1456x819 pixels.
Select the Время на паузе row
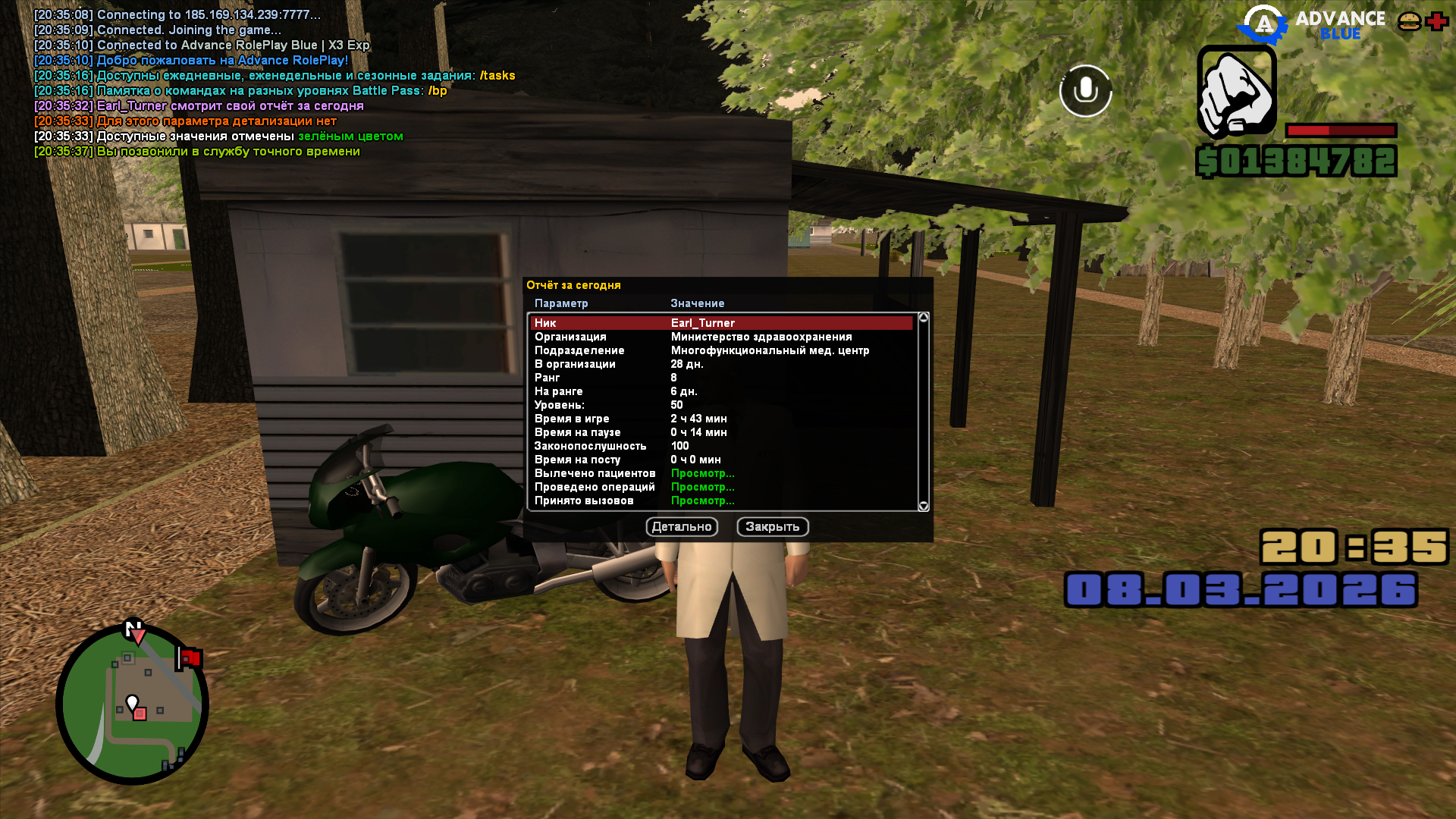pyautogui.click(x=720, y=432)
